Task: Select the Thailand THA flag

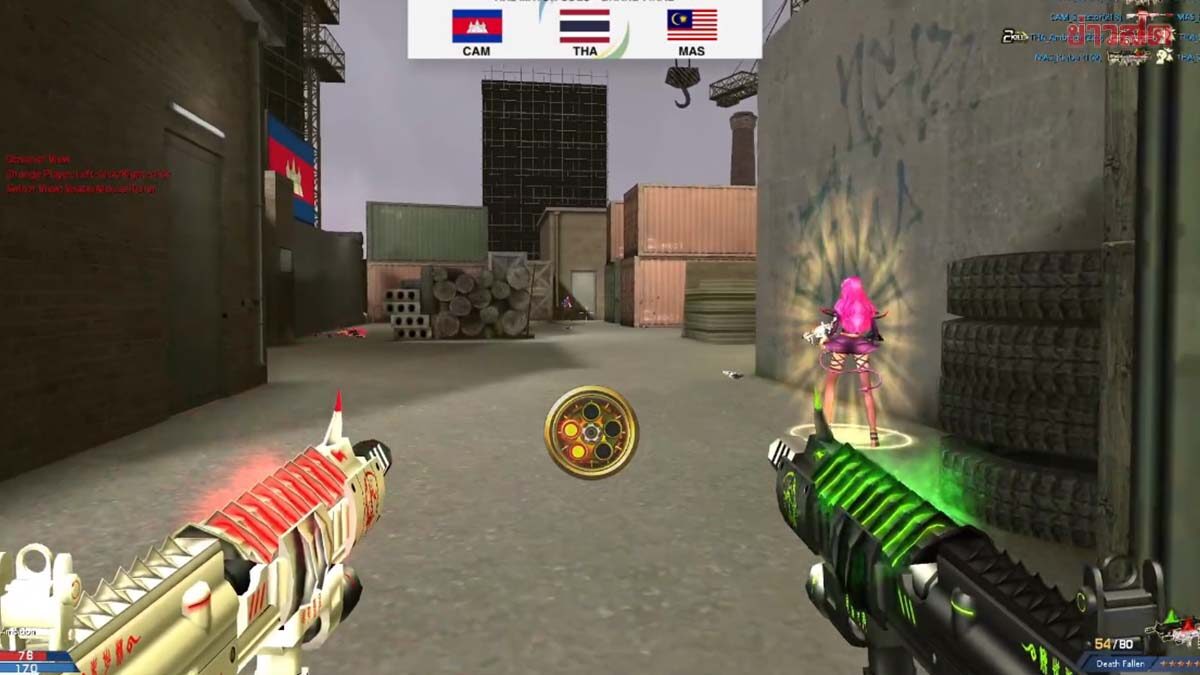Action: click(584, 26)
